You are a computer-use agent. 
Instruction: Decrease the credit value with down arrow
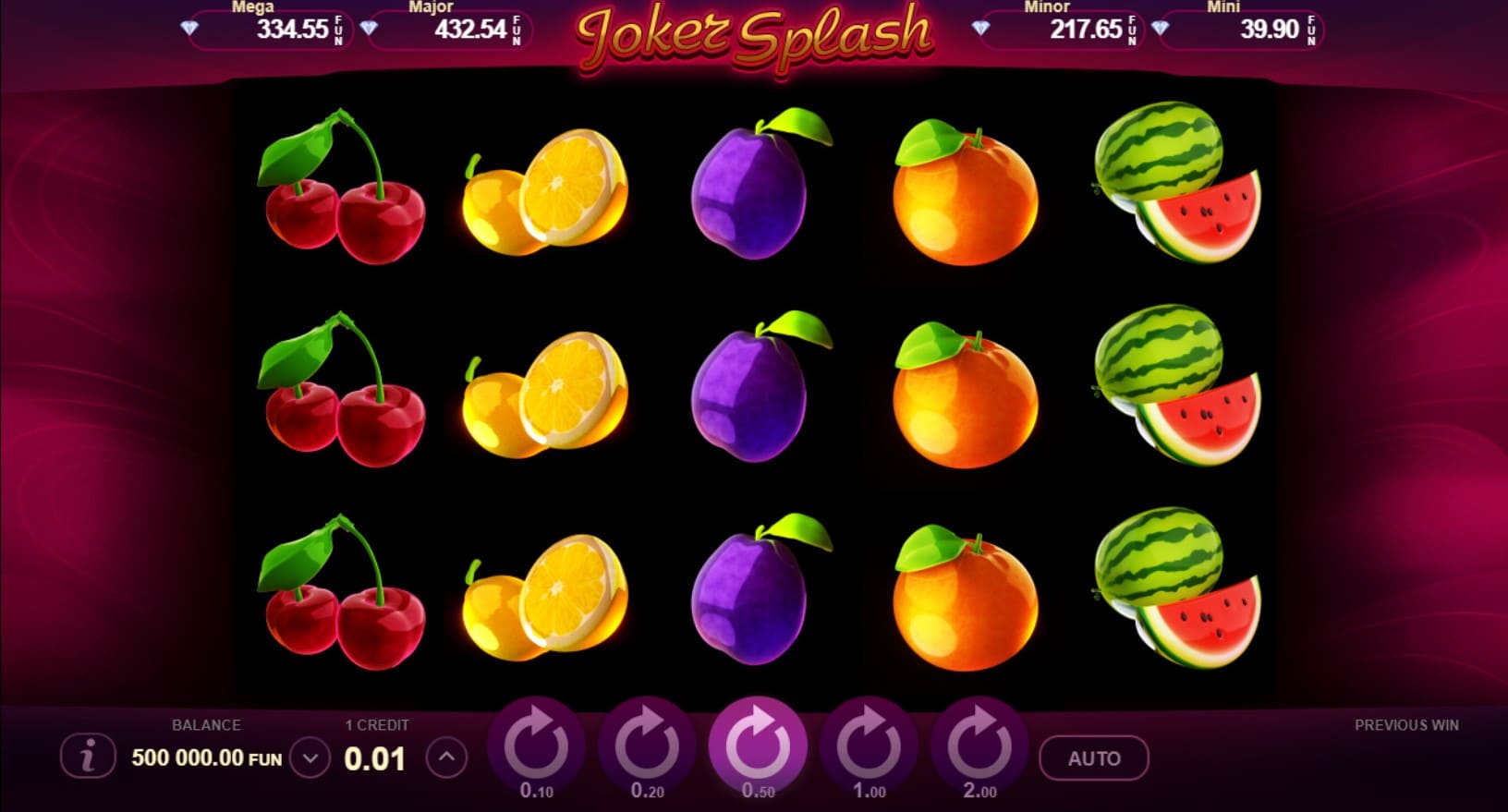click(310, 758)
